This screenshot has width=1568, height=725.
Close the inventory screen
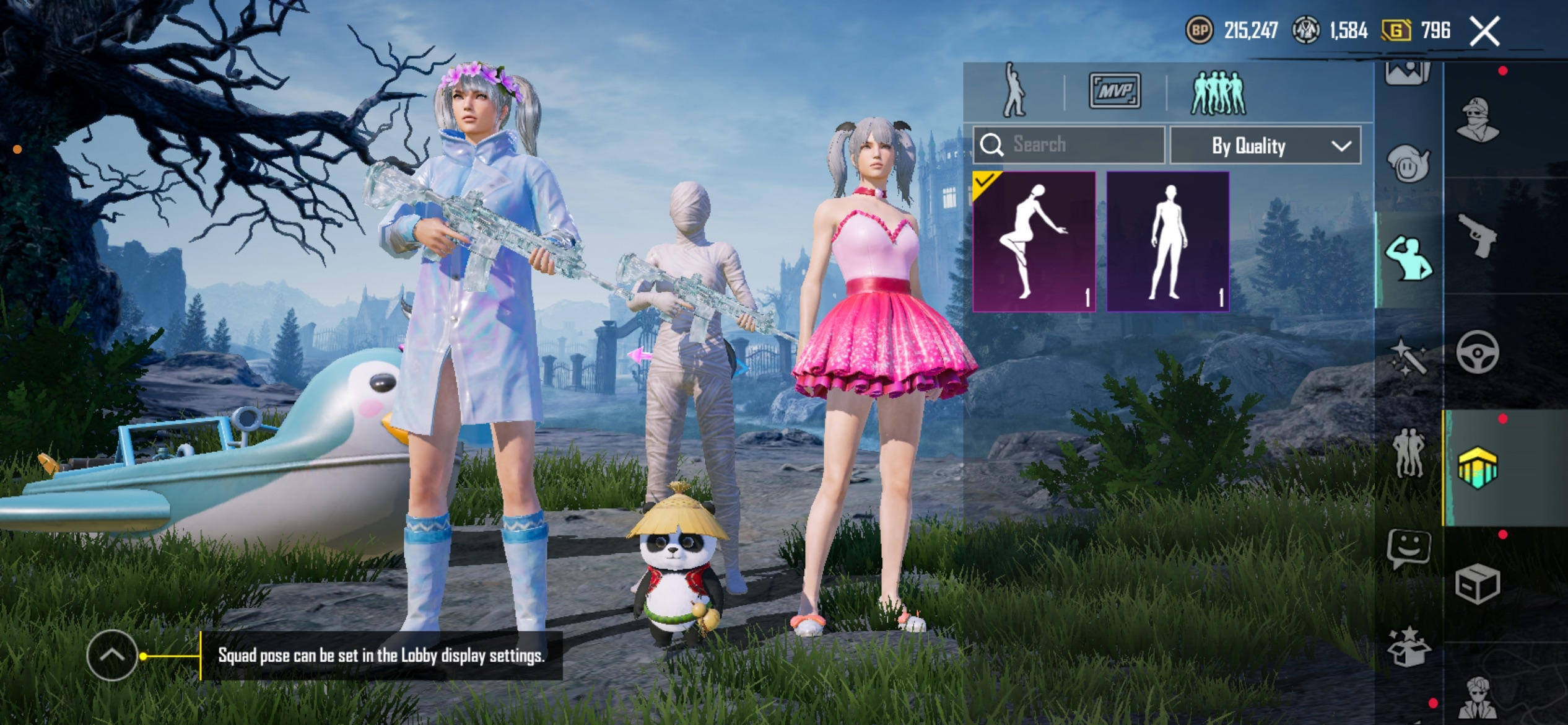click(x=1484, y=31)
